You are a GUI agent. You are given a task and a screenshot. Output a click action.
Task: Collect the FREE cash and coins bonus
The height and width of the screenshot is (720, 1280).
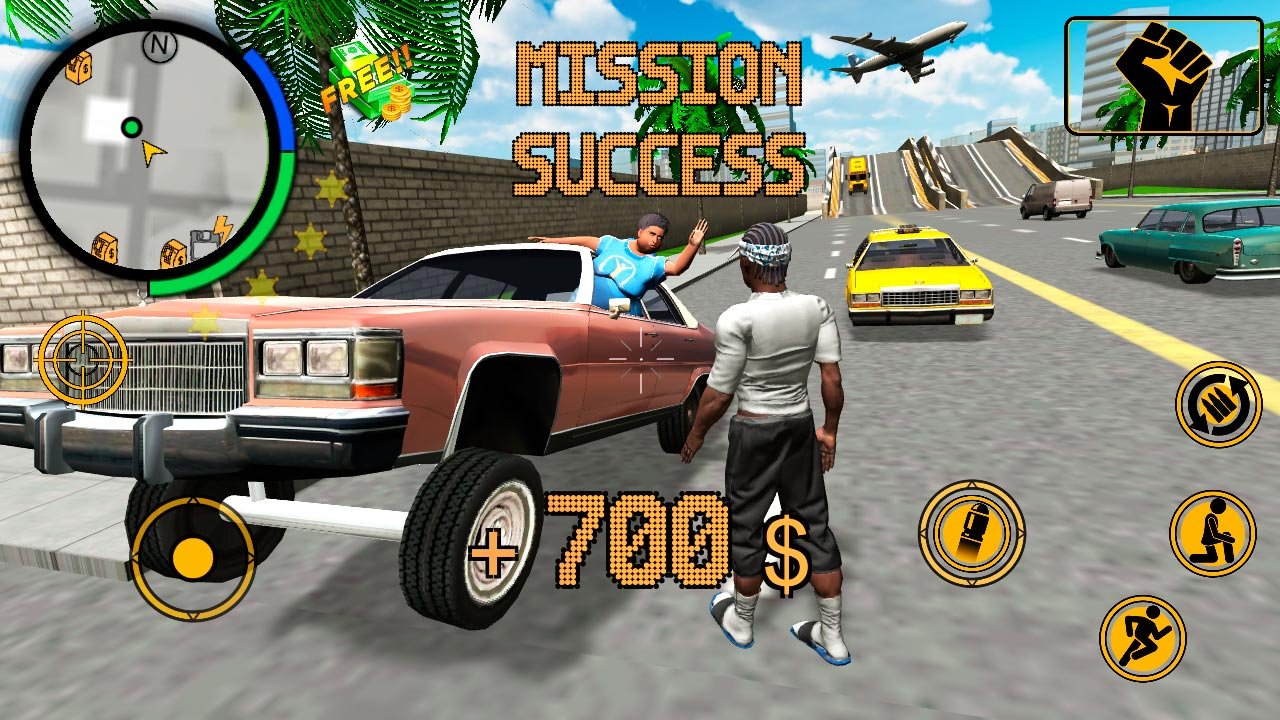(372, 82)
